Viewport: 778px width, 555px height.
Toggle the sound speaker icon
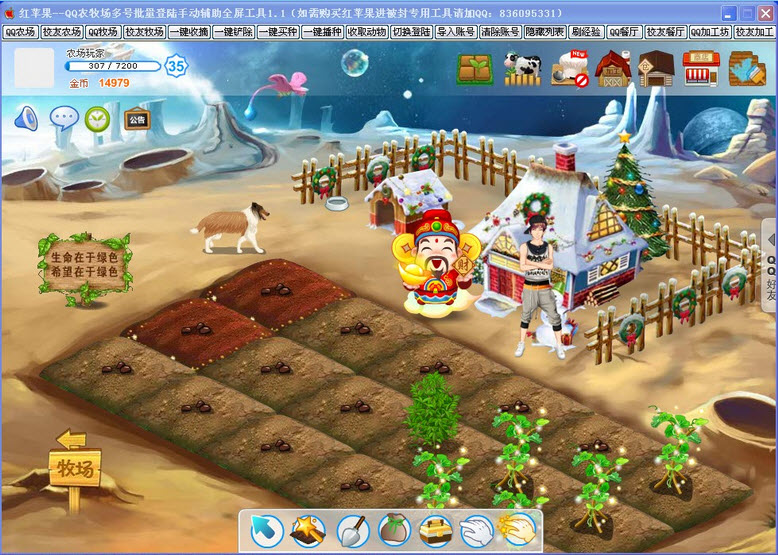pyautogui.click(x=26, y=119)
